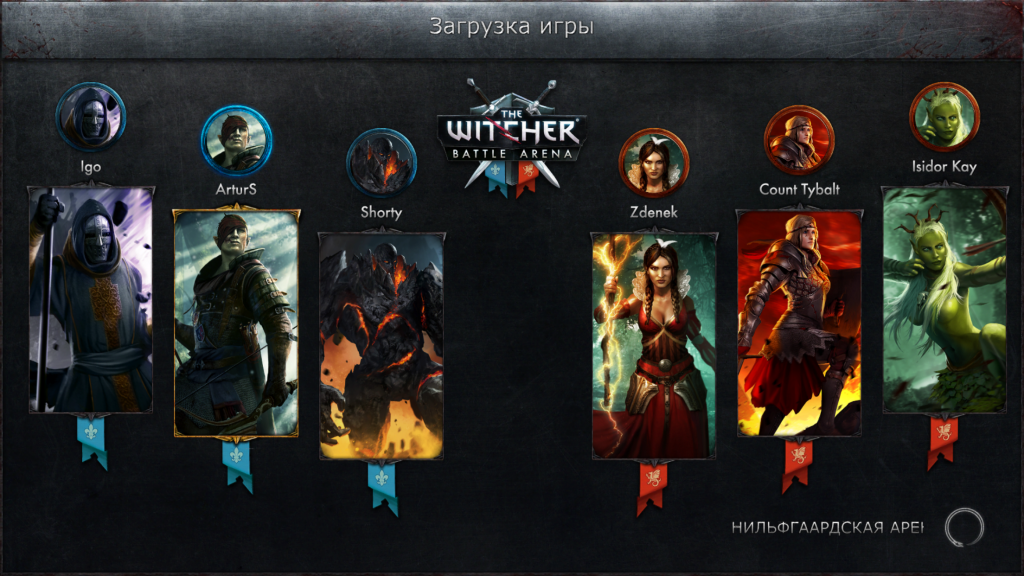The height and width of the screenshot is (576, 1024).
Task: Click ArturS's round portrait icon
Action: 237,141
